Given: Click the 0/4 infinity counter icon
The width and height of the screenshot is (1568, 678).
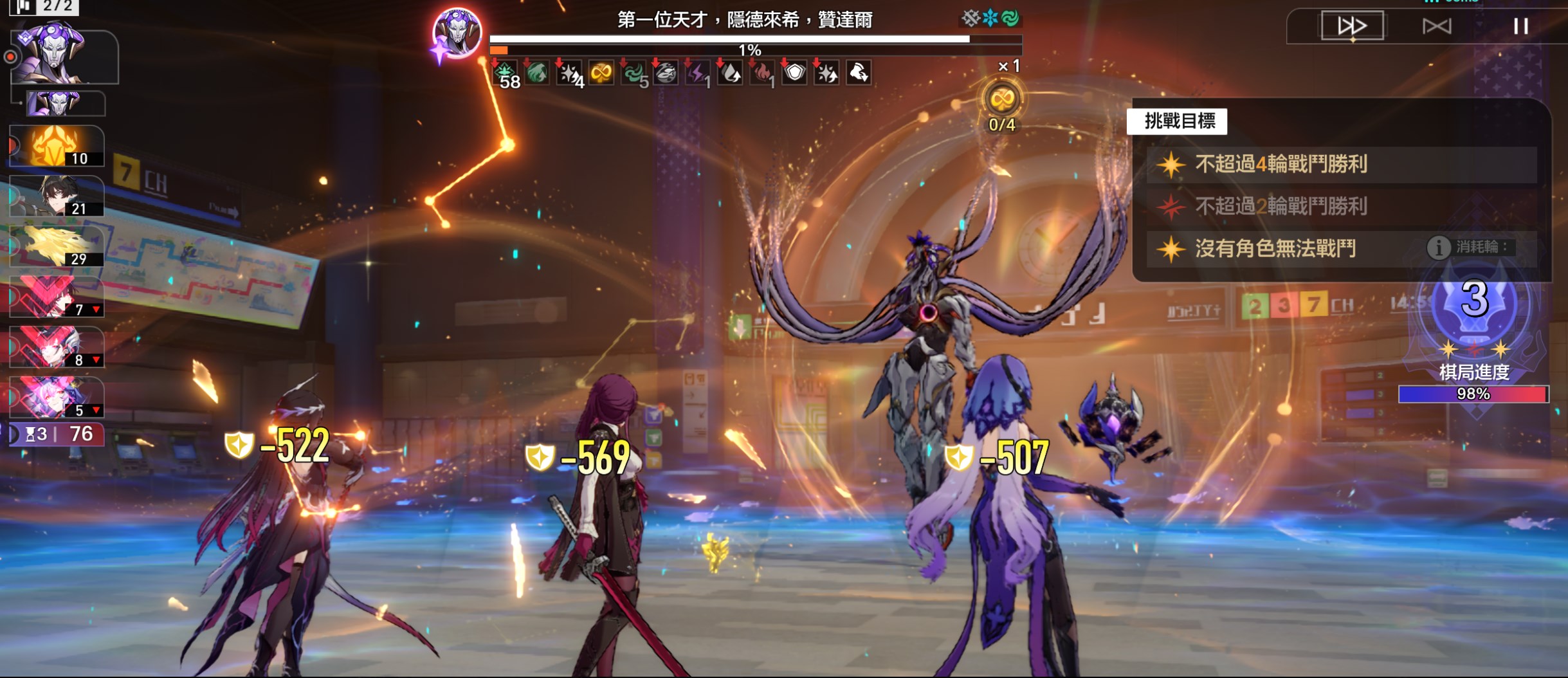Looking at the screenshot, I should (x=1001, y=100).
